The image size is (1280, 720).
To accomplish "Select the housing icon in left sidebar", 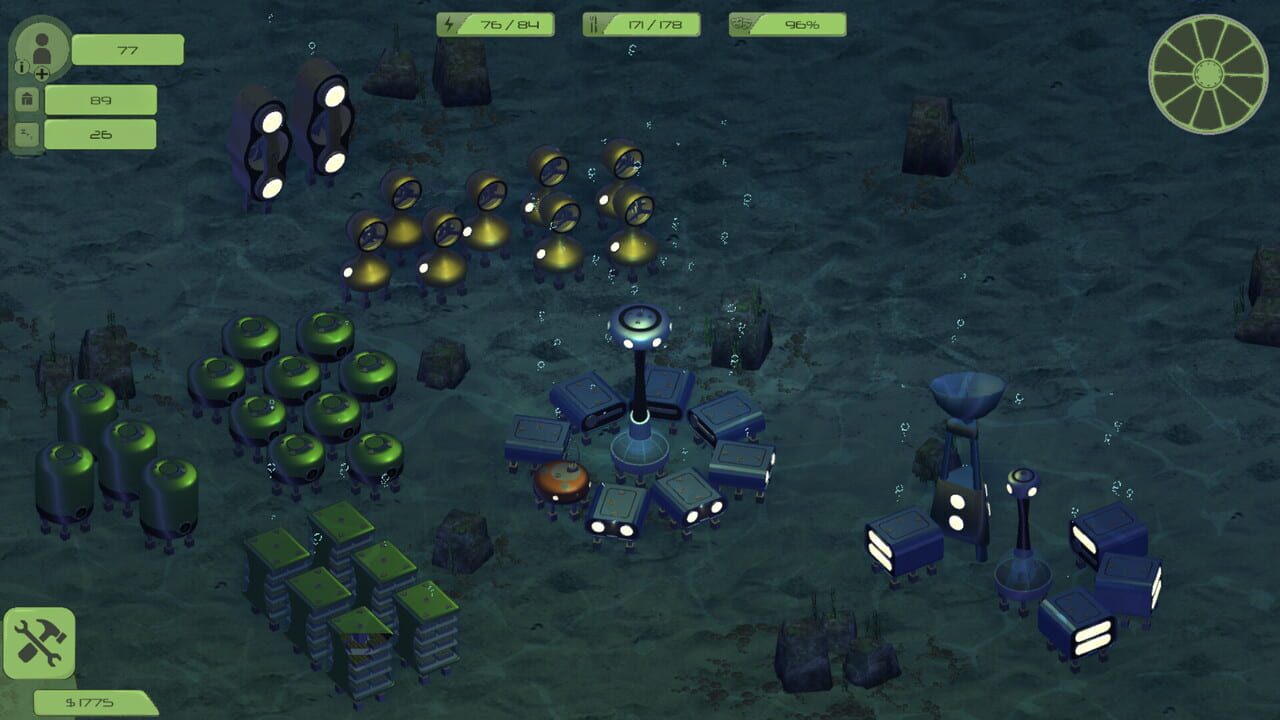I will (x=27, y=99).
